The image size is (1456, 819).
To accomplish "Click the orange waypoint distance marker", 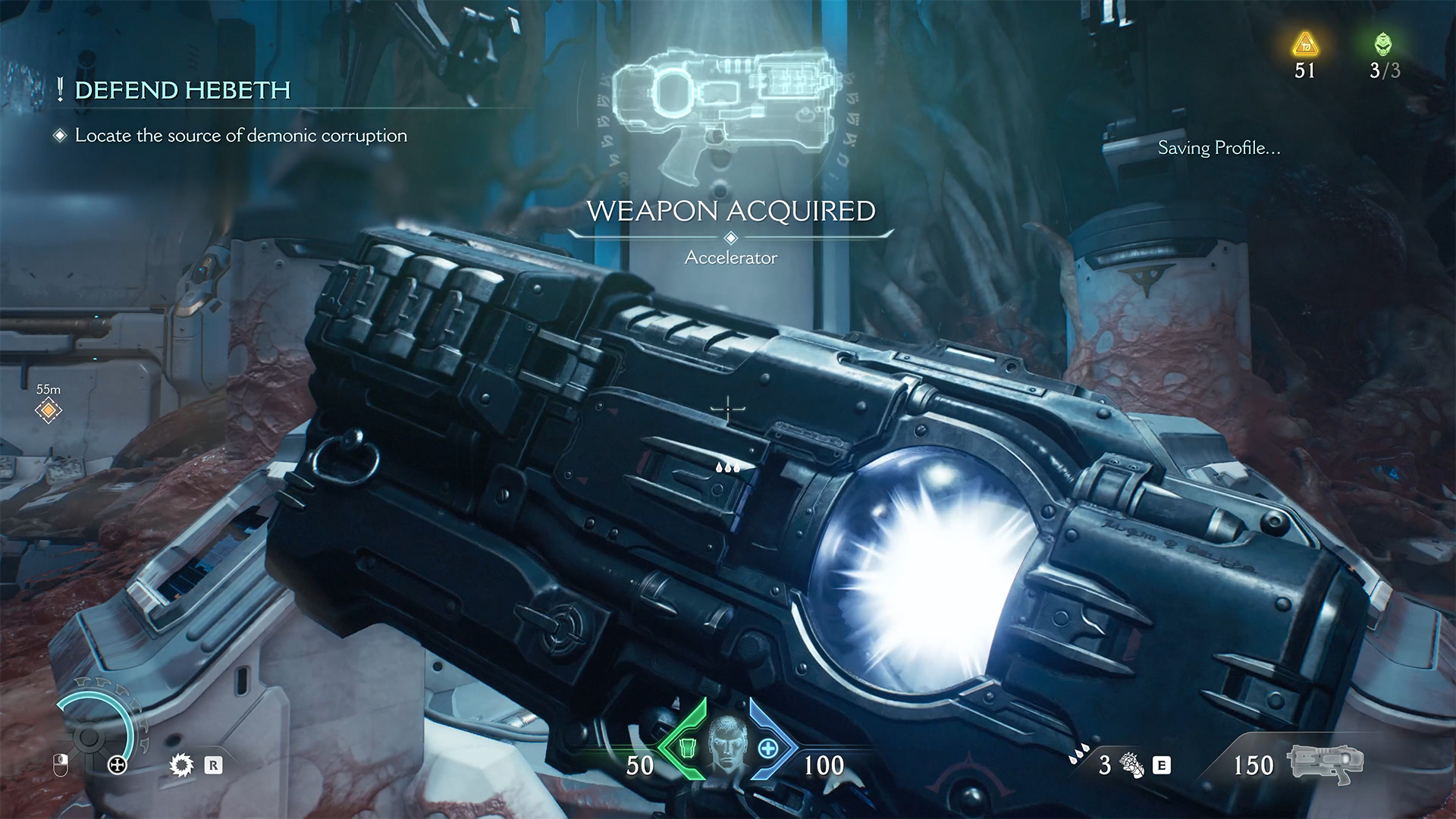I will click(49, 411).
